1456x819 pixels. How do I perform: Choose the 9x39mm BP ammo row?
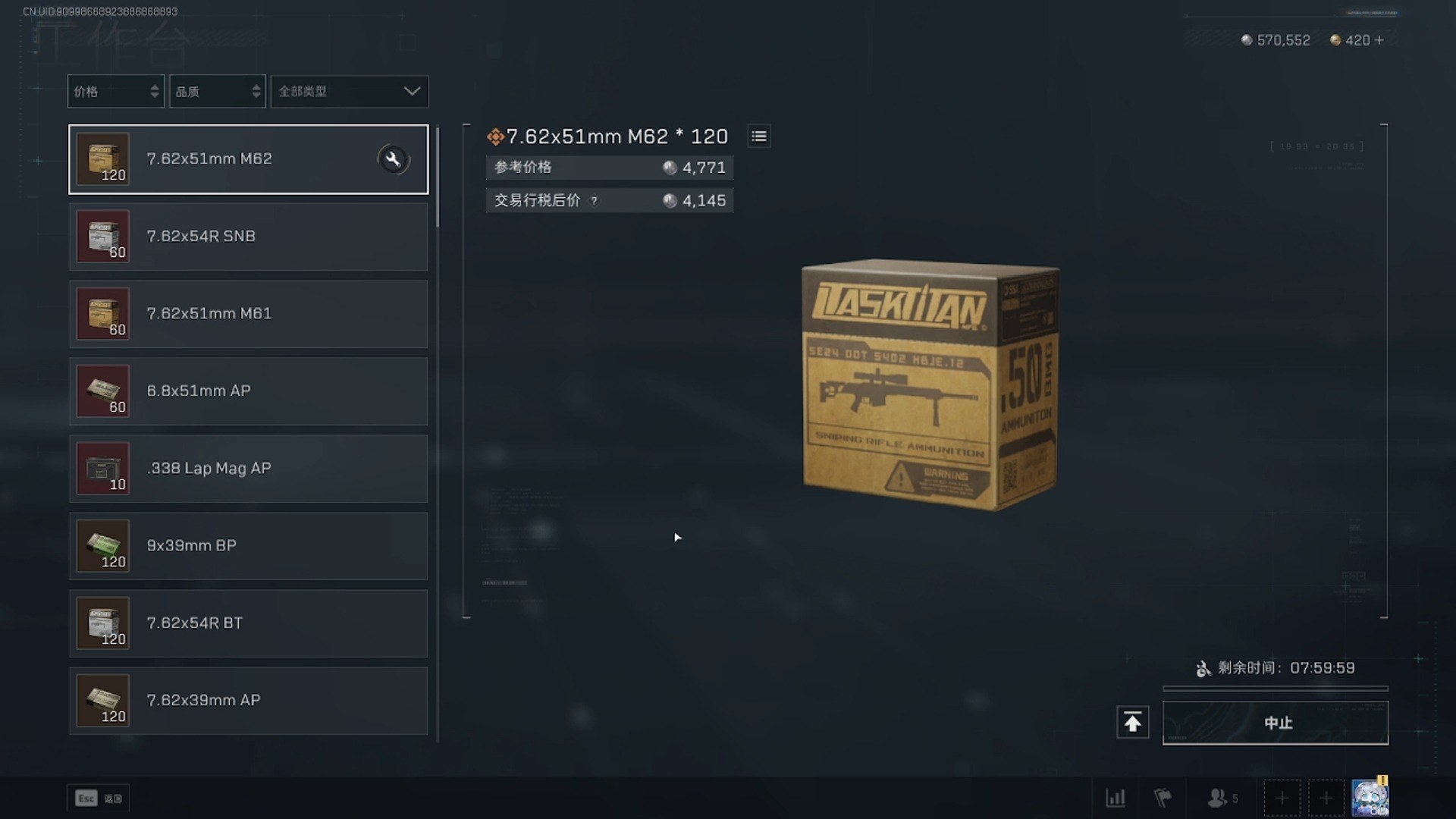(248, 546)
